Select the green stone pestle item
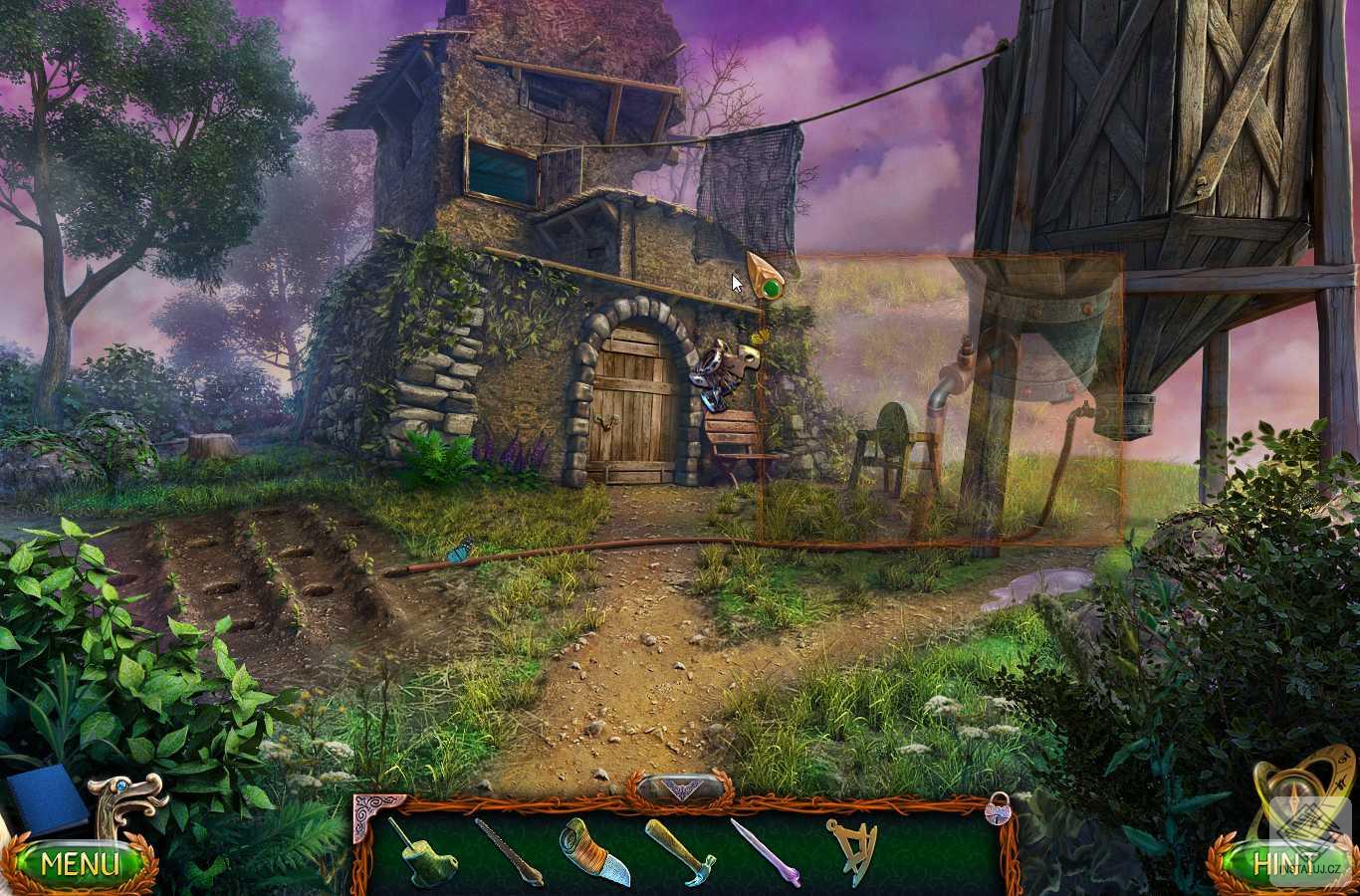 [422, 853]
